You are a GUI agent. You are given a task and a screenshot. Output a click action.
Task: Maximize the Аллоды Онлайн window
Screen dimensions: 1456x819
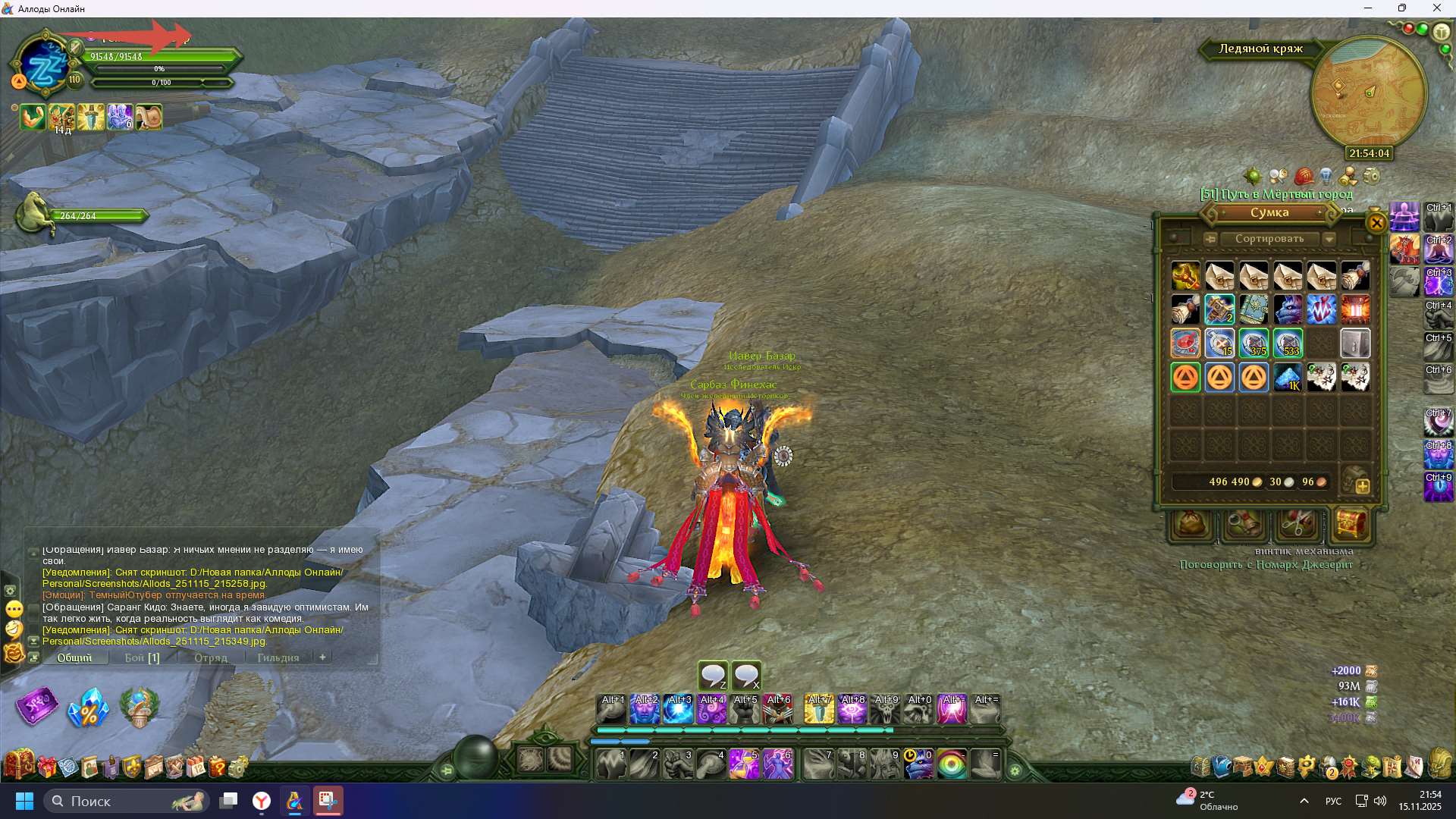(x=1402, y=8)
